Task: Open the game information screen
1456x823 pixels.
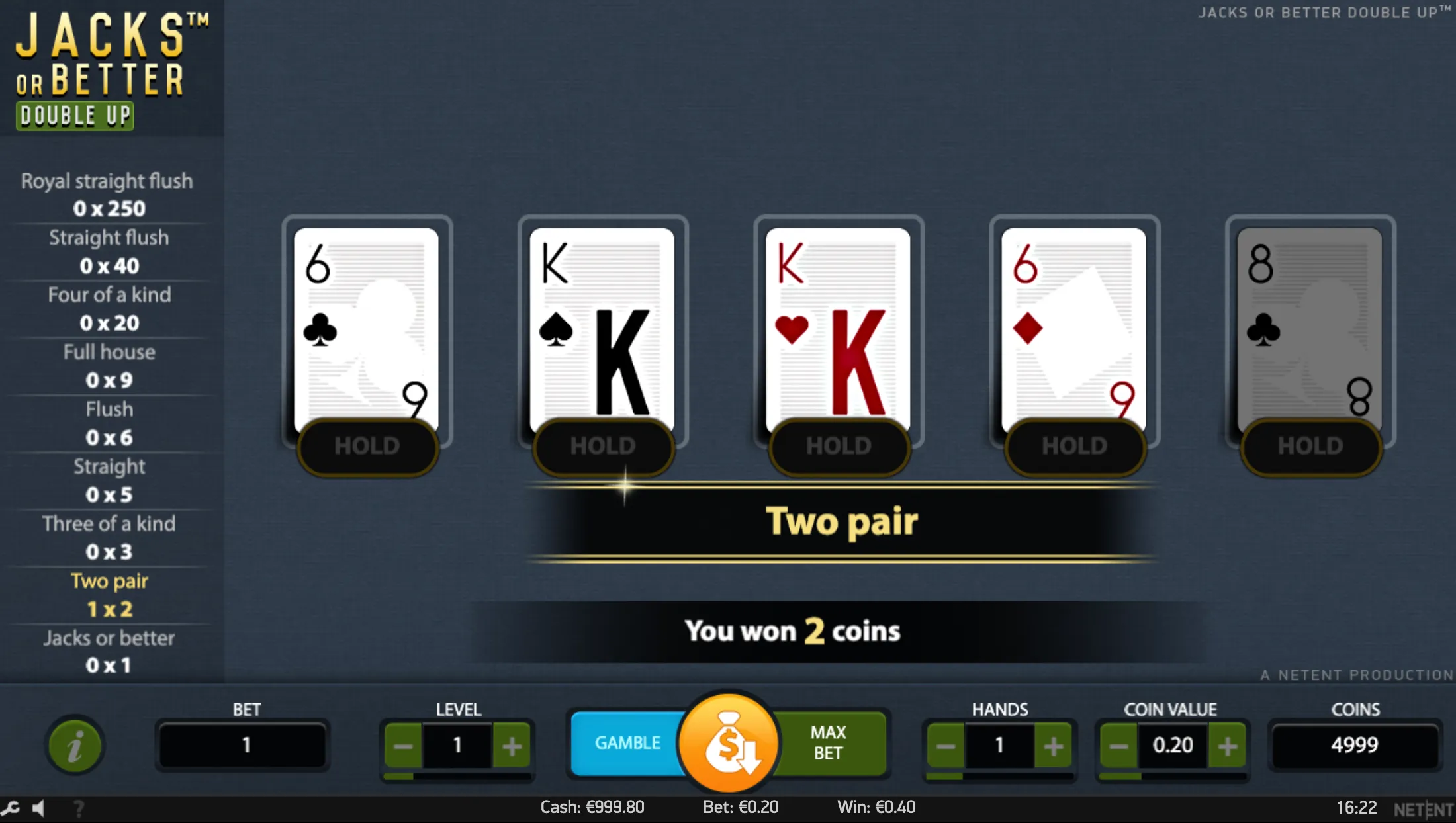Action: click(x=75, y=745)
